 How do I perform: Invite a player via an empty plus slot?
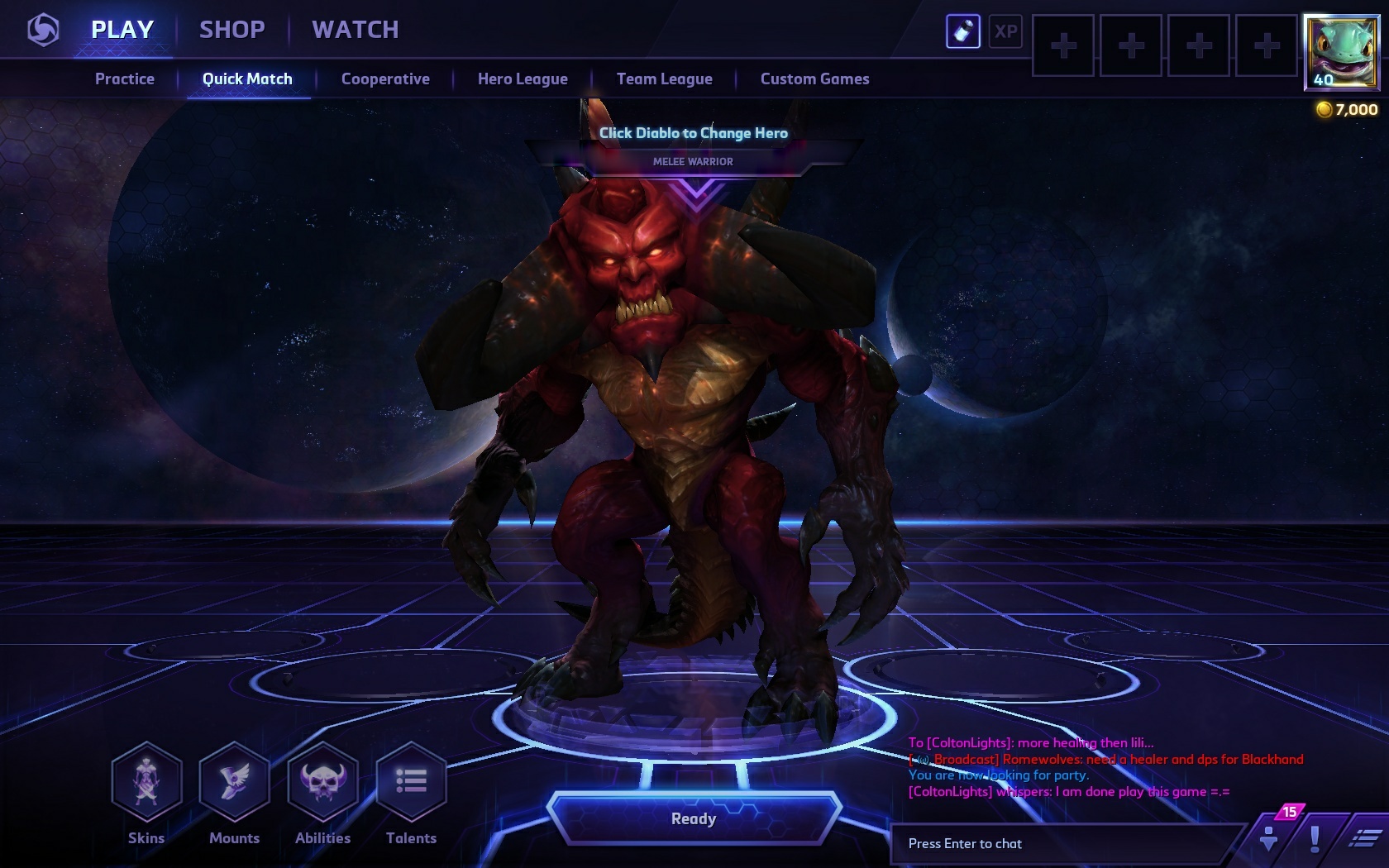point(1063,45)
